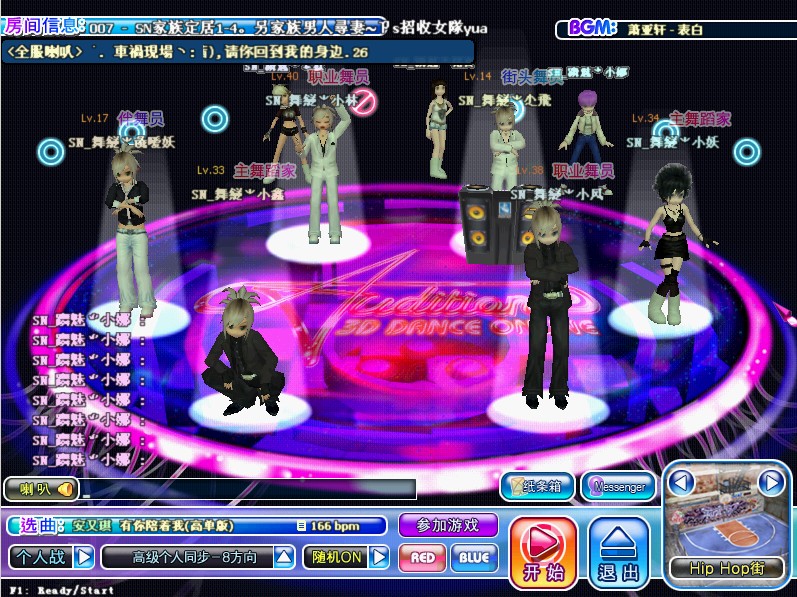Image resolution: width=797 pixels, height=597 pixels.
Task: Show the previous stage map
Action: tap(682, 483)
